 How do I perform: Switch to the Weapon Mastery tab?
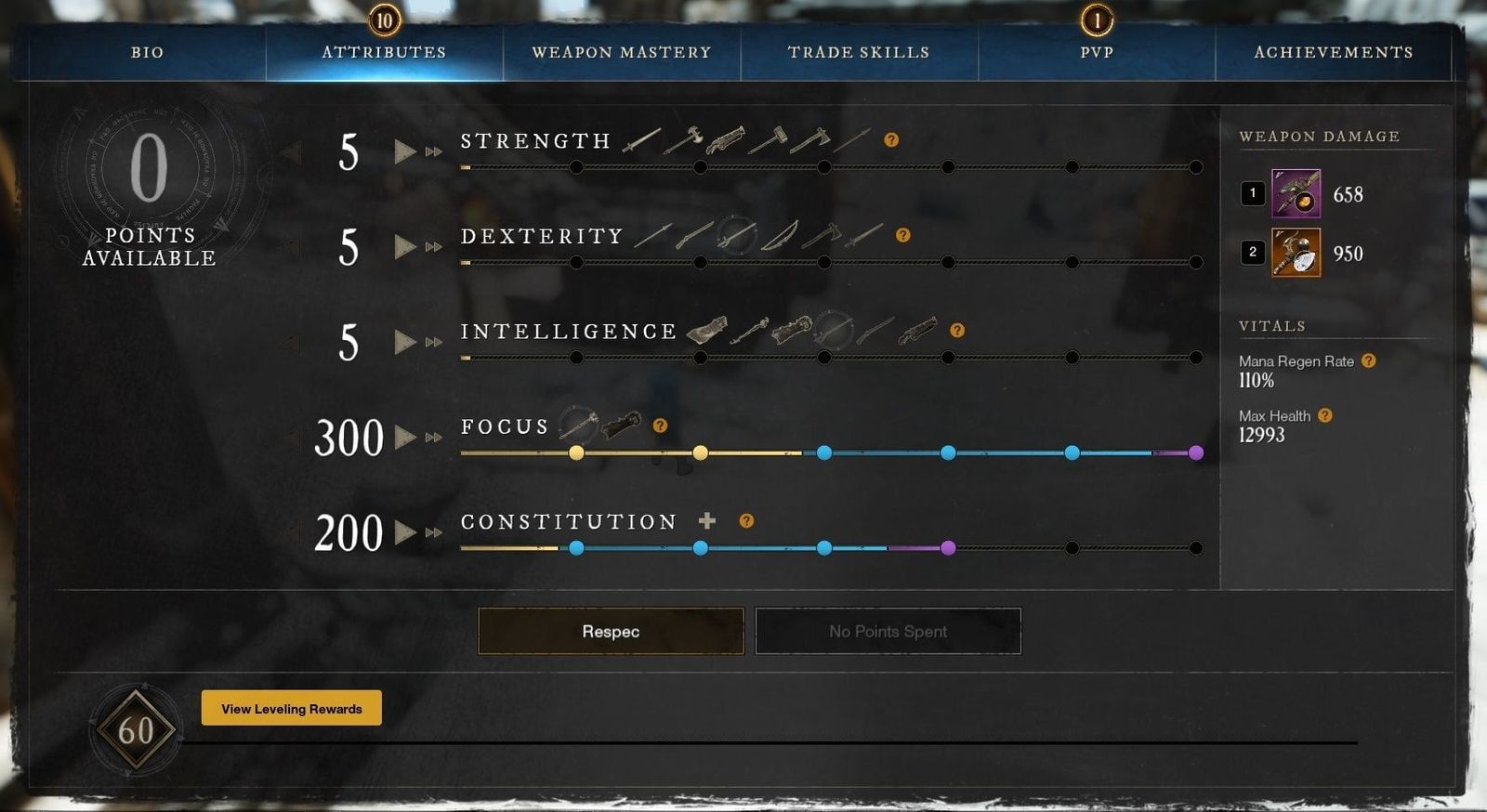pos(621,53)
